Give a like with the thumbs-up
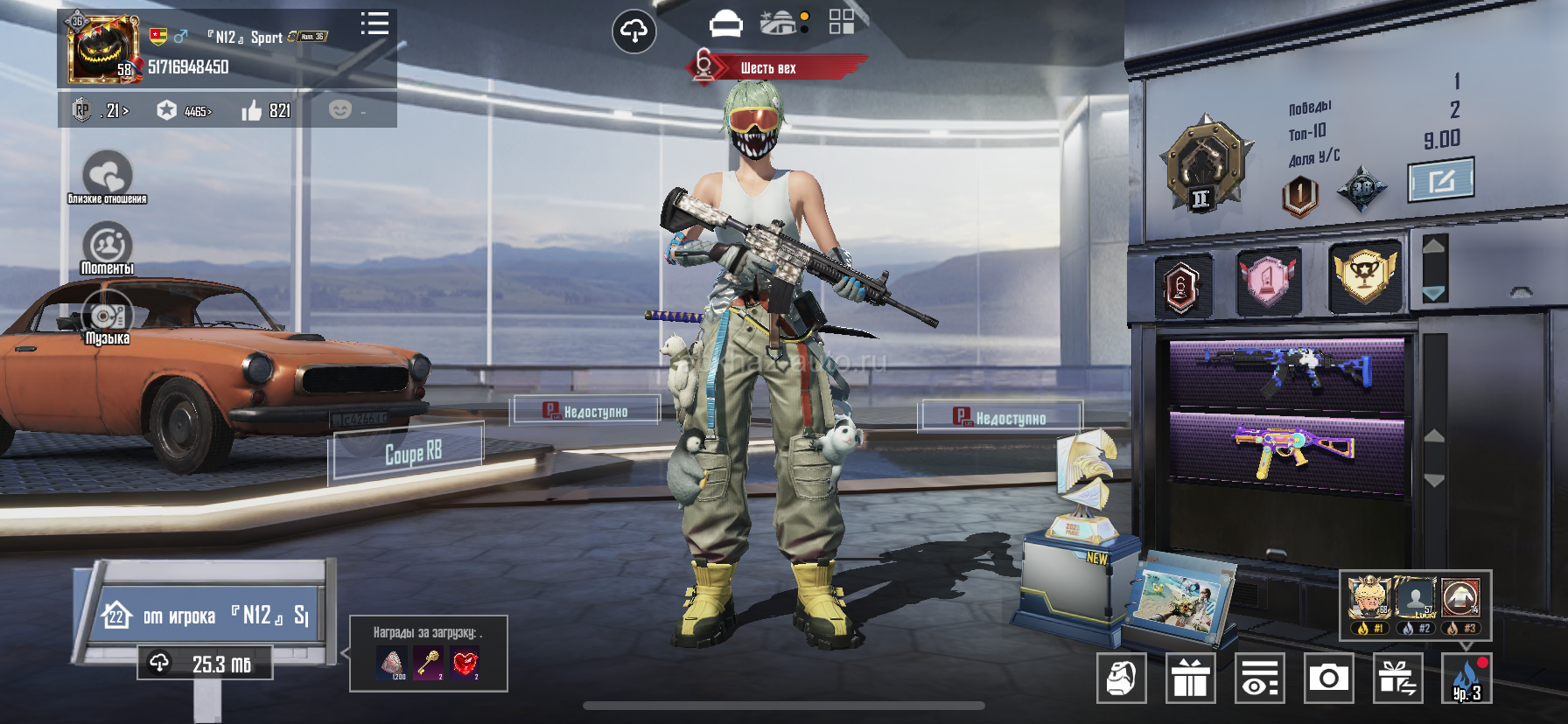This screenshot has height=724, width=1568. 252,110
